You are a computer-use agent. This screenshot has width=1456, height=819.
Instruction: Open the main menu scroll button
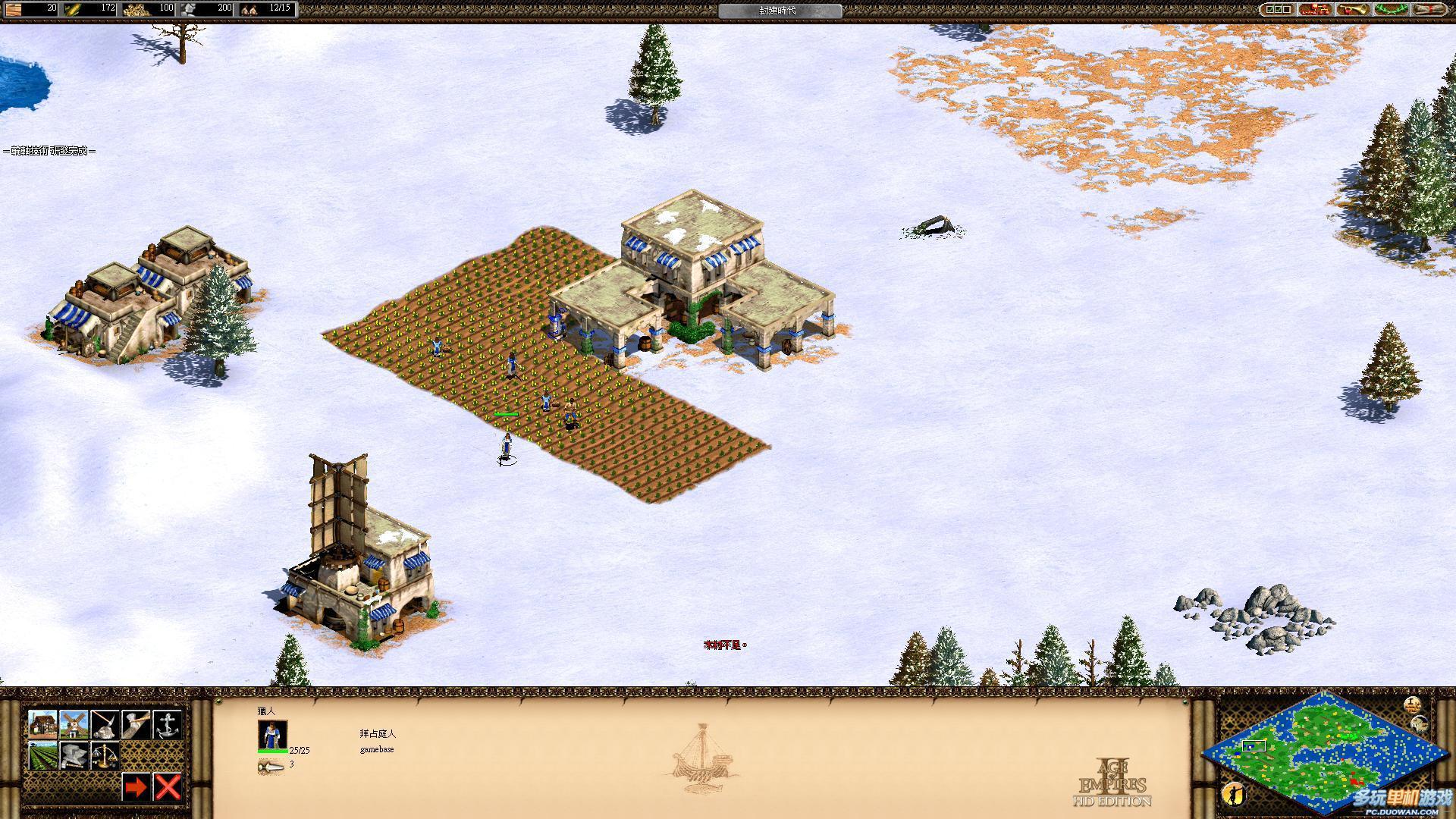click(x=1428, y=9)
